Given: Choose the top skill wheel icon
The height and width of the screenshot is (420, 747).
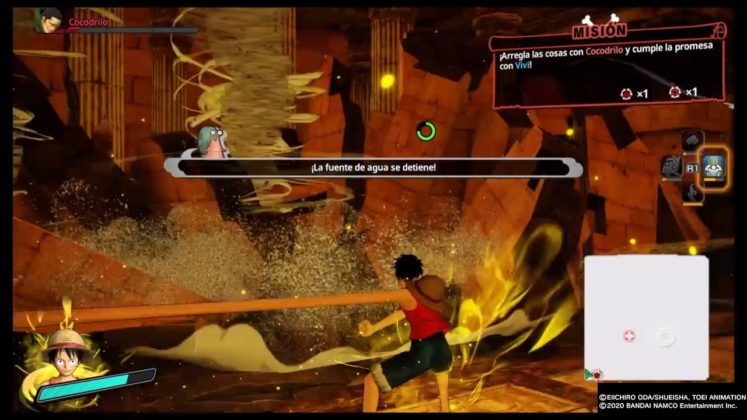Looking at the screenshot, I should (693, 141).
